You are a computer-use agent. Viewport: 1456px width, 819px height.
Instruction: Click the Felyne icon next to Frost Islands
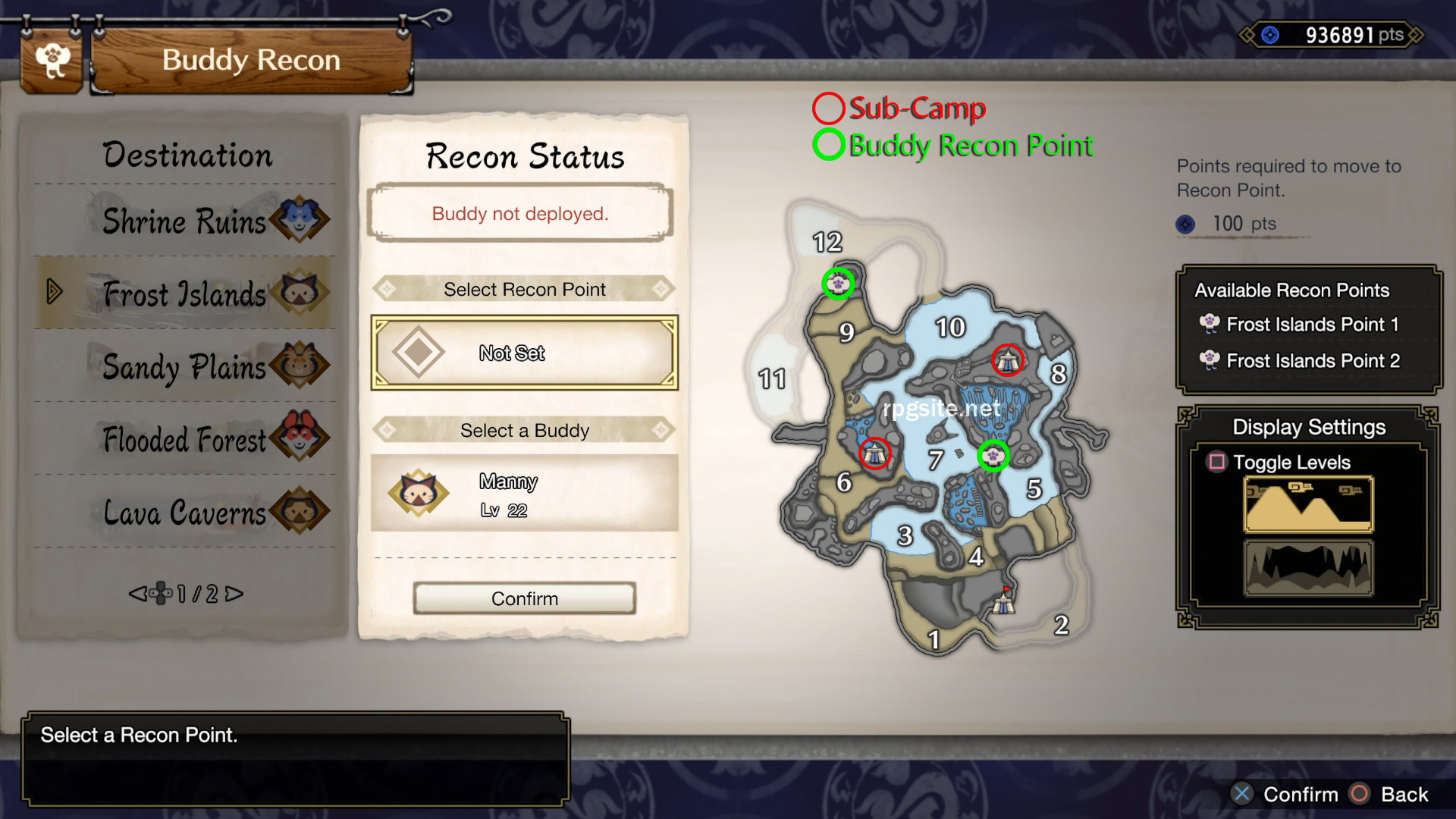tap(302, 292)
